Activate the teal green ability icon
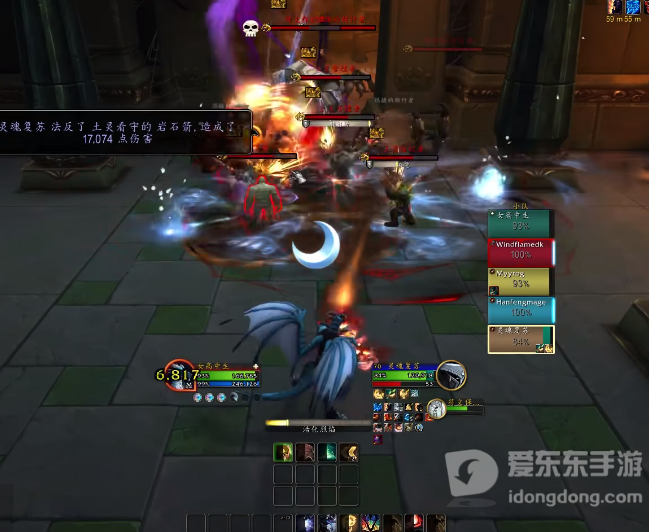The width and height of the screenshot is (649, 532). tap(327, 452)
